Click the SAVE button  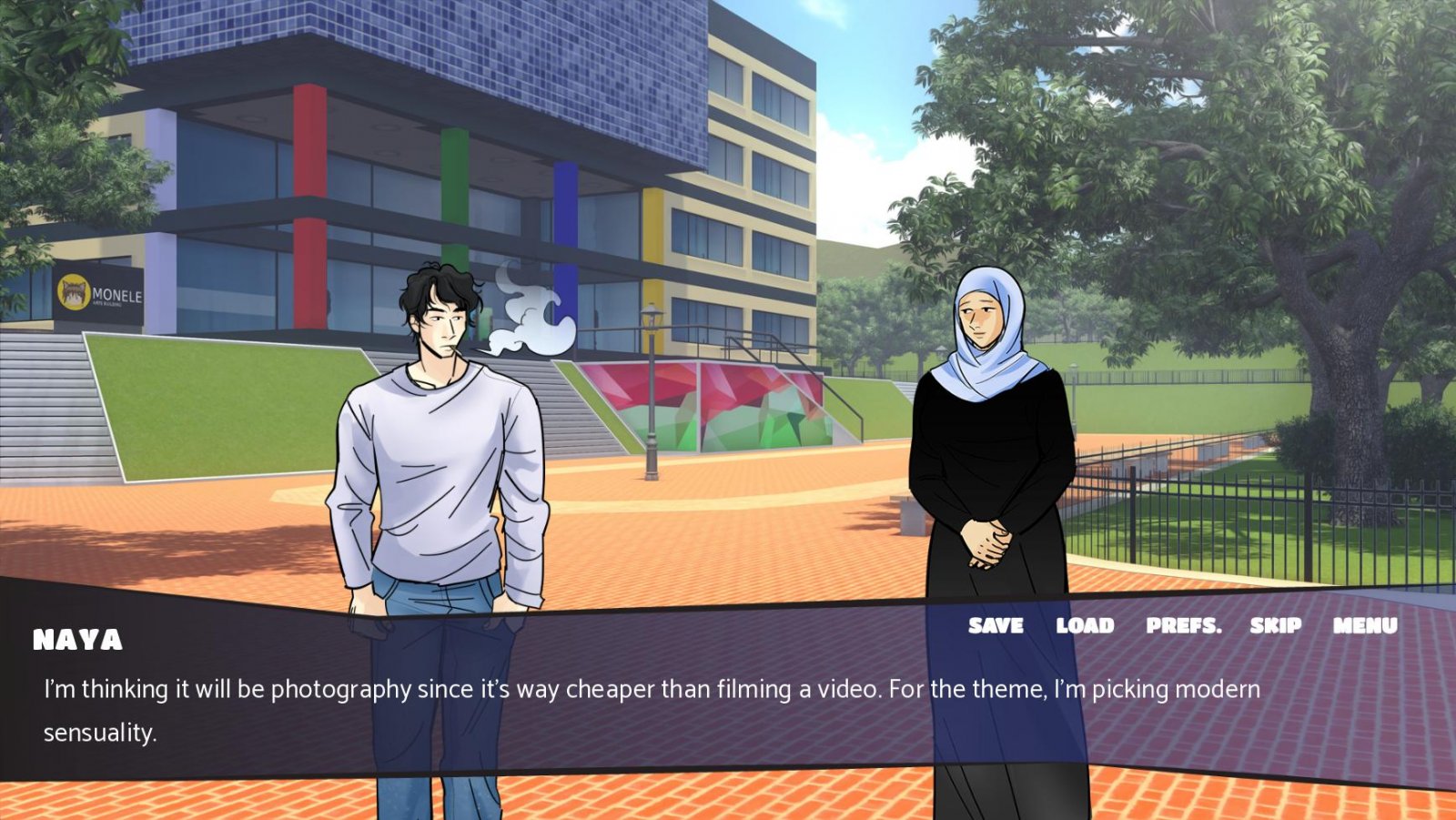tap(996, 625)
